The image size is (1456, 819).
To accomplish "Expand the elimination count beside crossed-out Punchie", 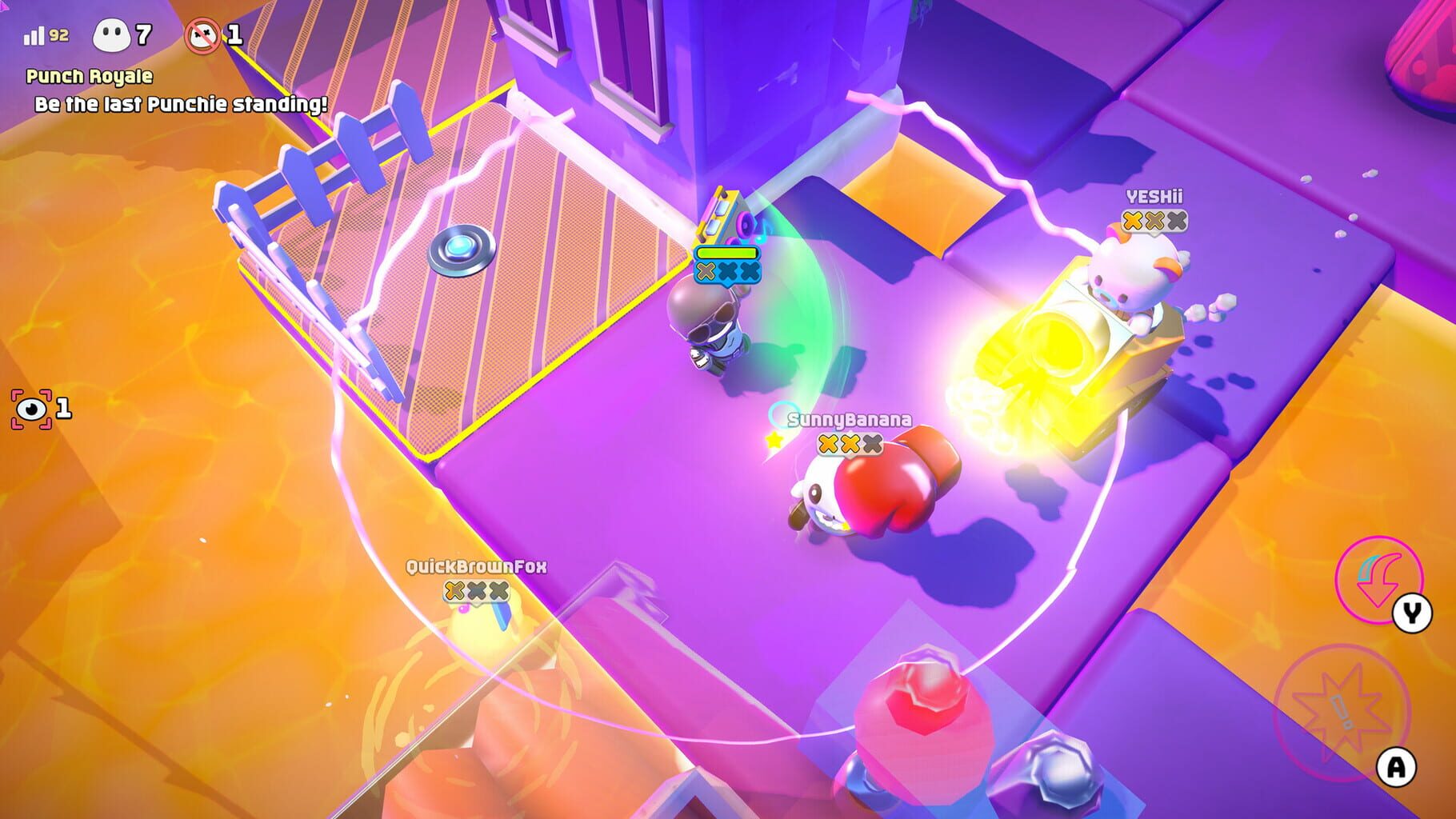I will [236, 34].
